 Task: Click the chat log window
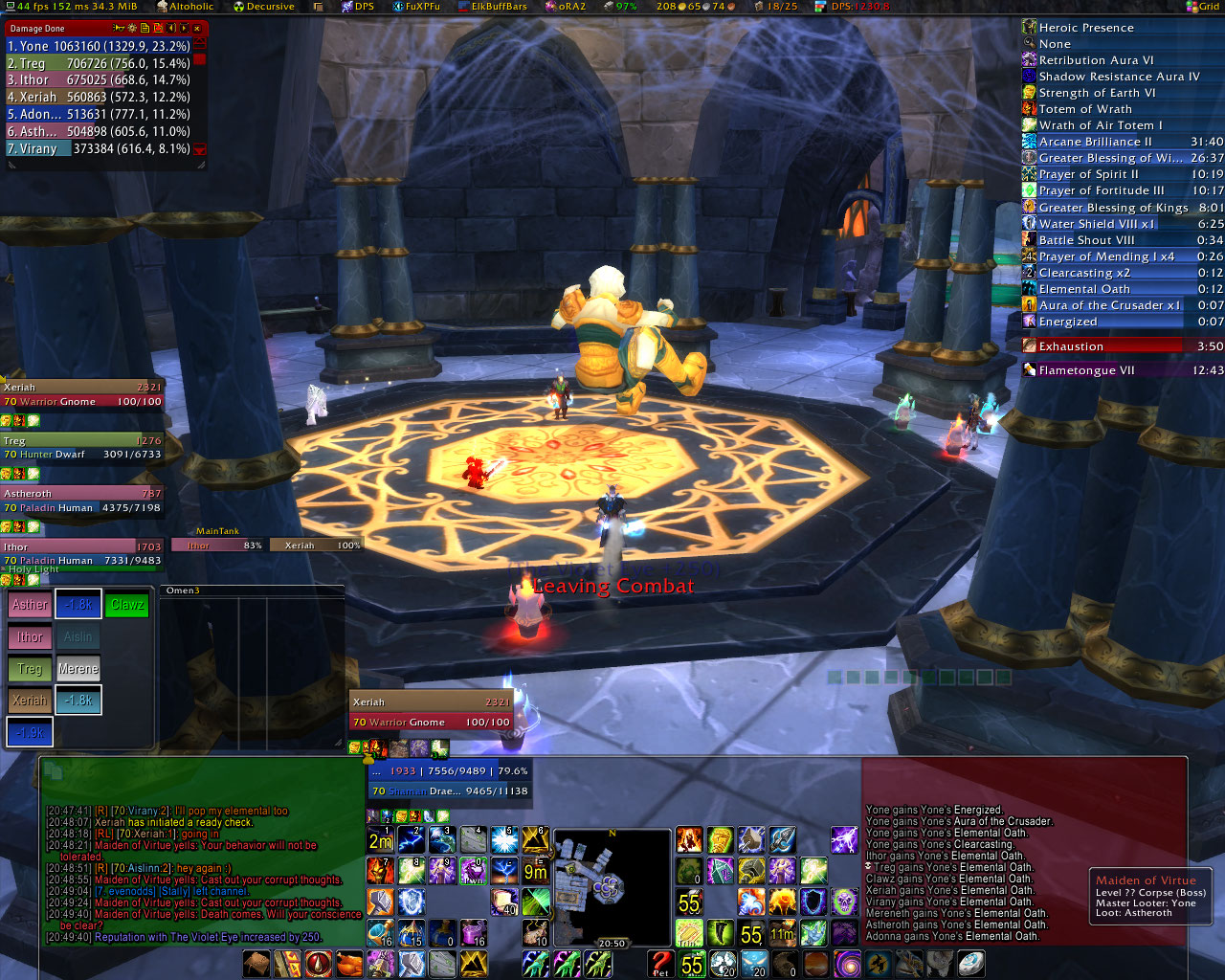pyautogui.click(x=201, y=873)
